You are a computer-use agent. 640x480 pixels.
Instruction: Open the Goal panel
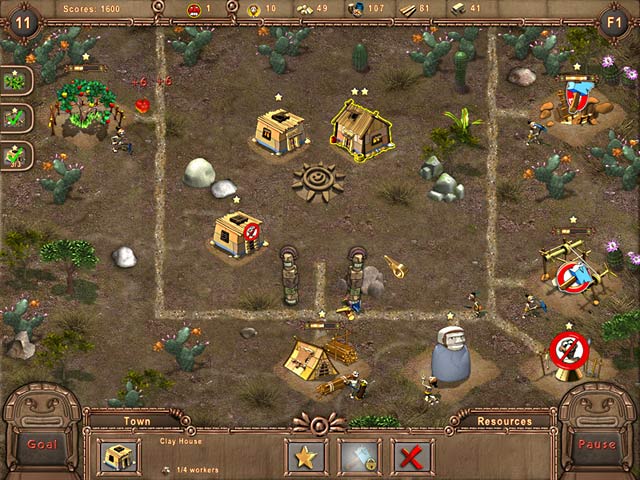40,444
